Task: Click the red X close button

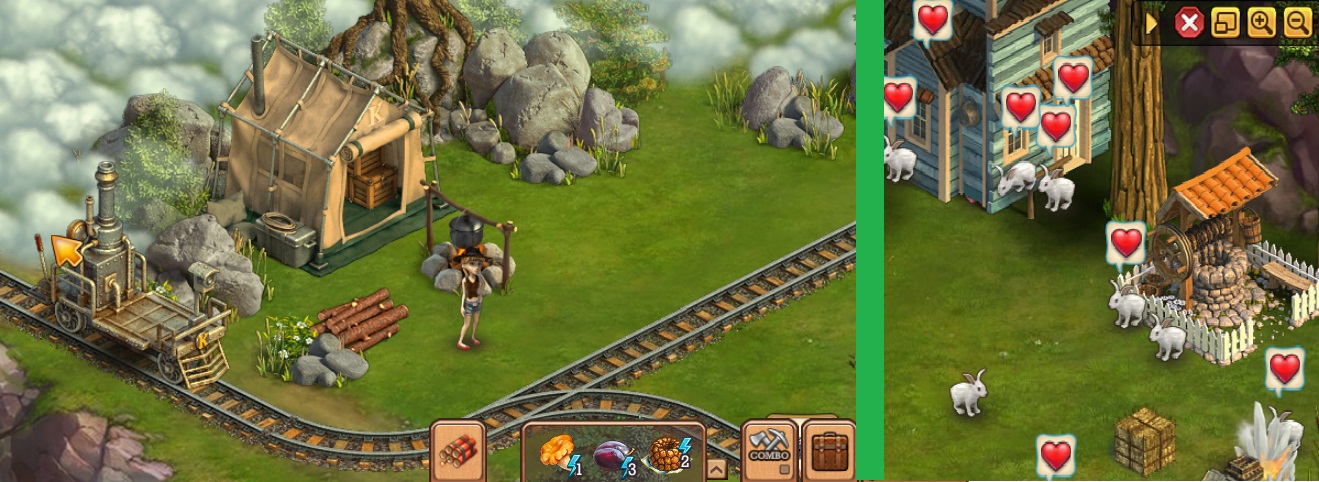Action: tap(1188, 23)
